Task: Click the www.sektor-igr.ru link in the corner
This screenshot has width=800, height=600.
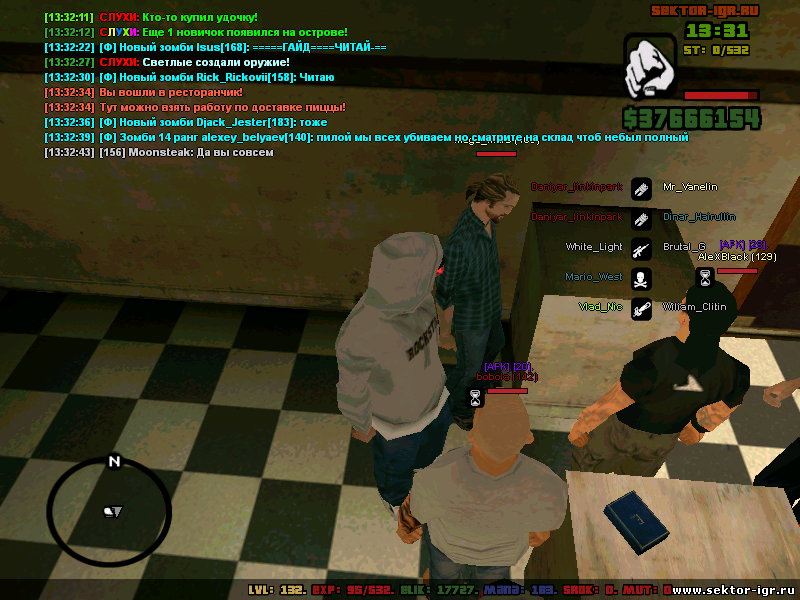Action: click(x=733, y=590)
